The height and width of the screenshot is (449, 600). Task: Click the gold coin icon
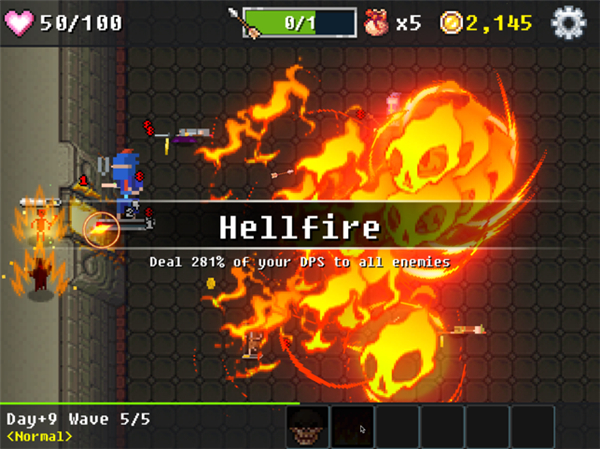click(x=453, y=21)
